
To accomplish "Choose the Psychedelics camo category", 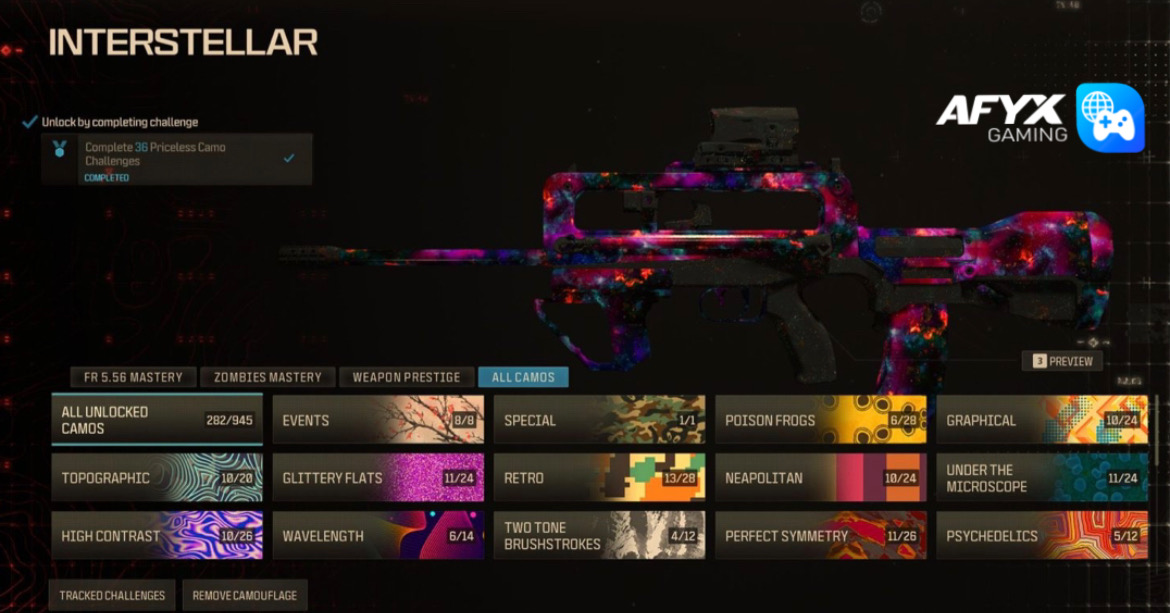I will pyautogui.click(x=1041, y=536).
